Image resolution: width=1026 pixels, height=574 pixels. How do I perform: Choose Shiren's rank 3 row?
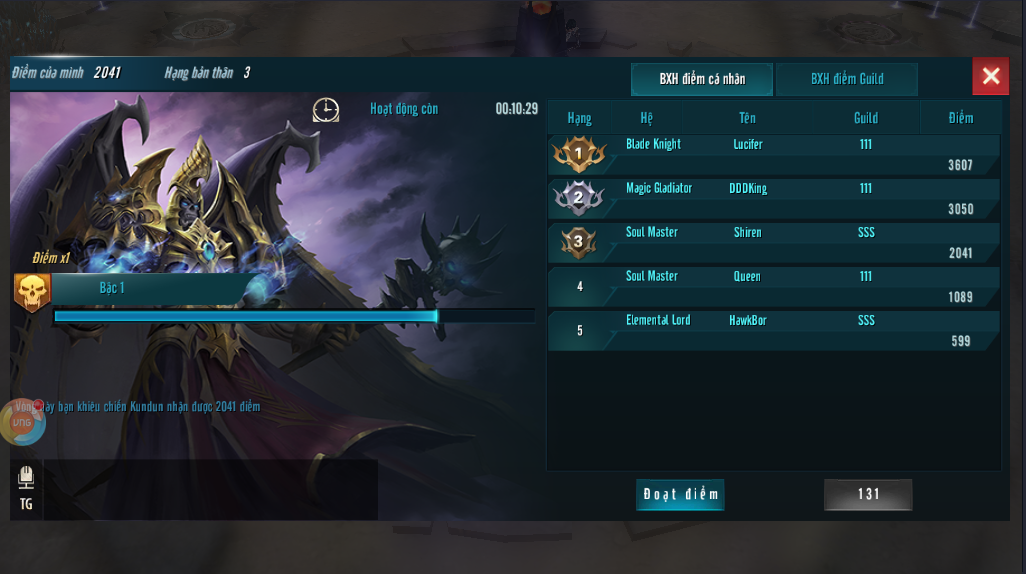[x=774, y=242]
